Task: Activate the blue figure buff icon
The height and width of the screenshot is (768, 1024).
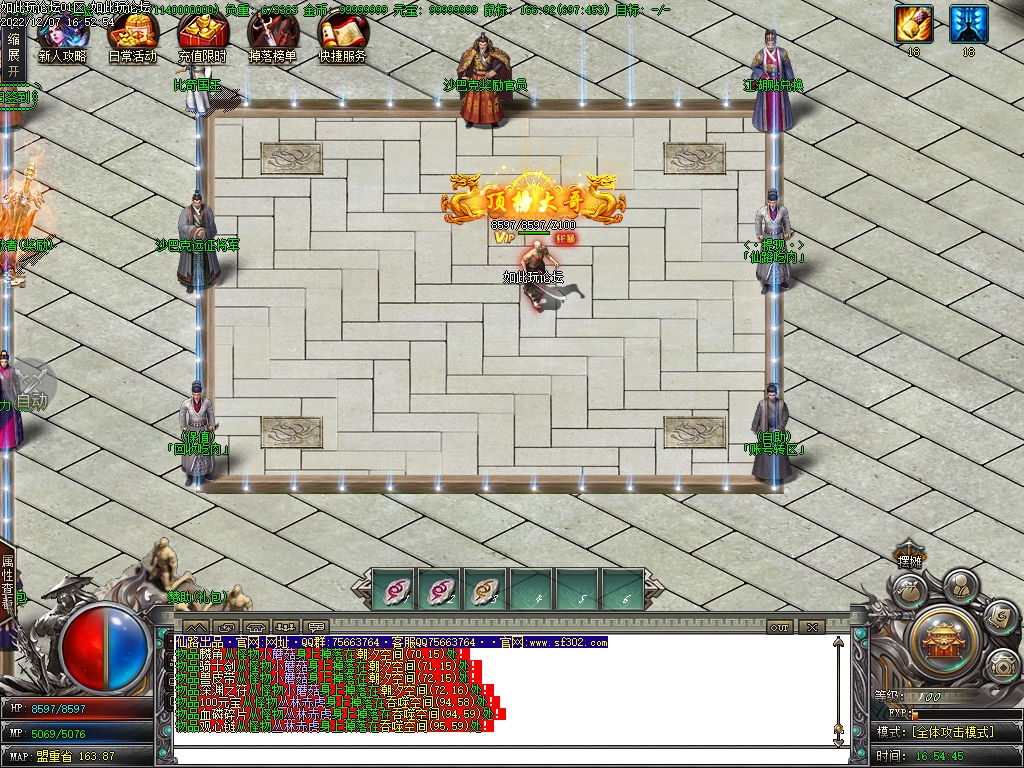Action: click(x=968, y=24)
